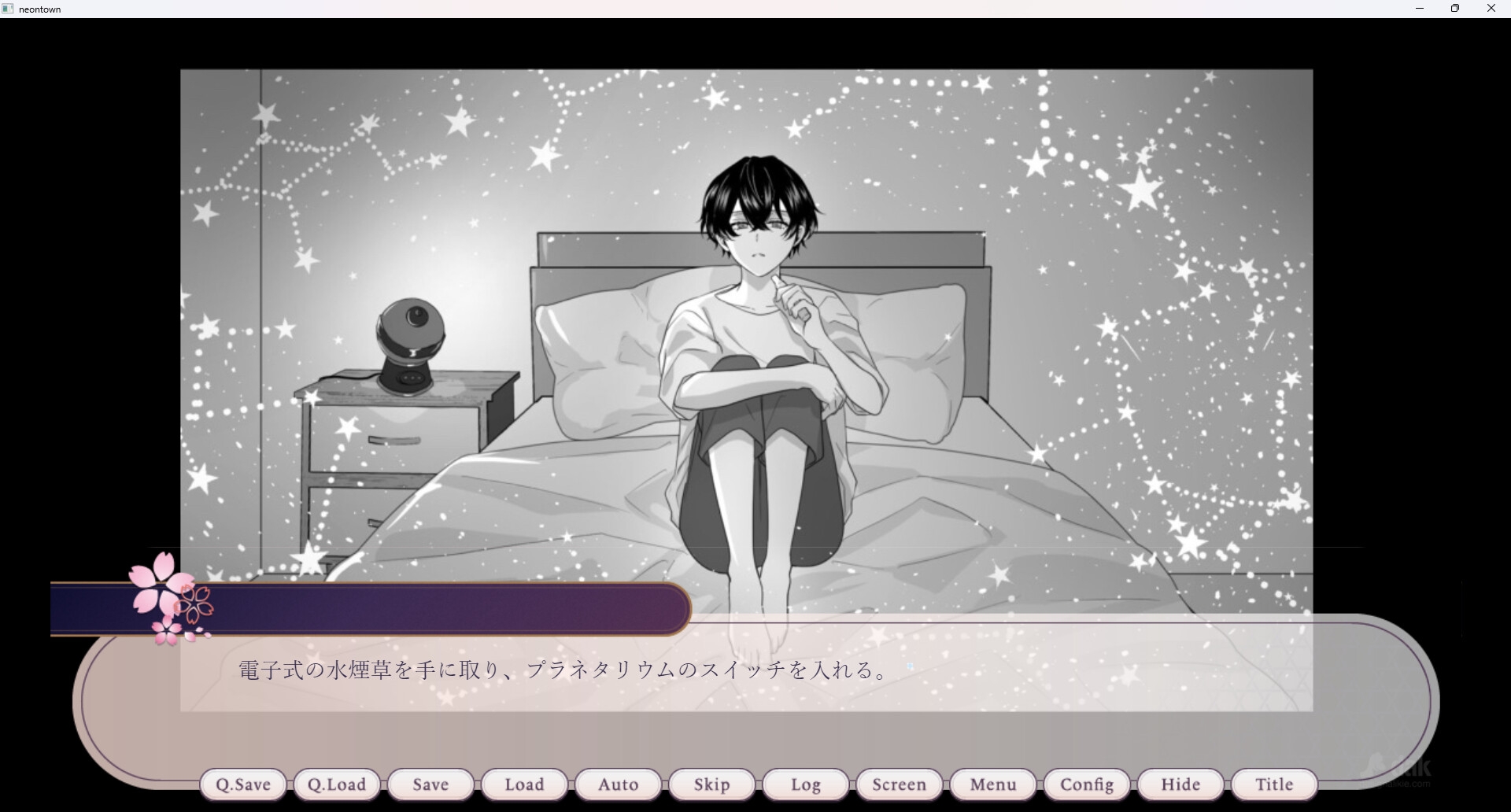The width and height of the screenshot is (1511, 812).
Task: Click the Q.Load quick load button
Action: [337, 784]
